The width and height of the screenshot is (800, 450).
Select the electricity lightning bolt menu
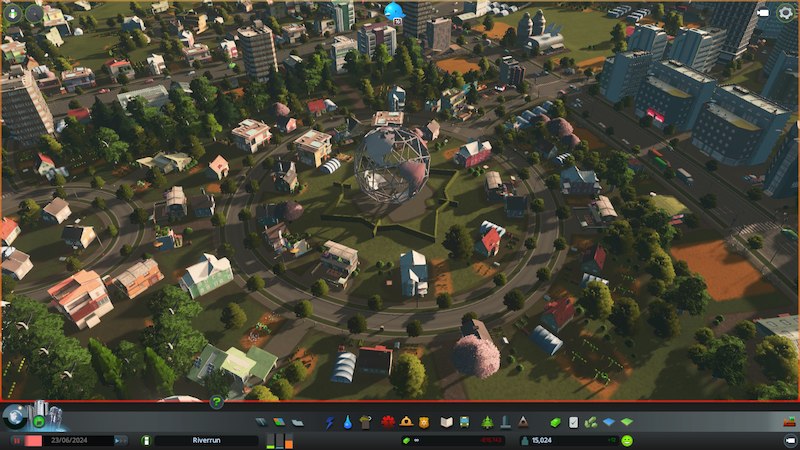point(330,422)
